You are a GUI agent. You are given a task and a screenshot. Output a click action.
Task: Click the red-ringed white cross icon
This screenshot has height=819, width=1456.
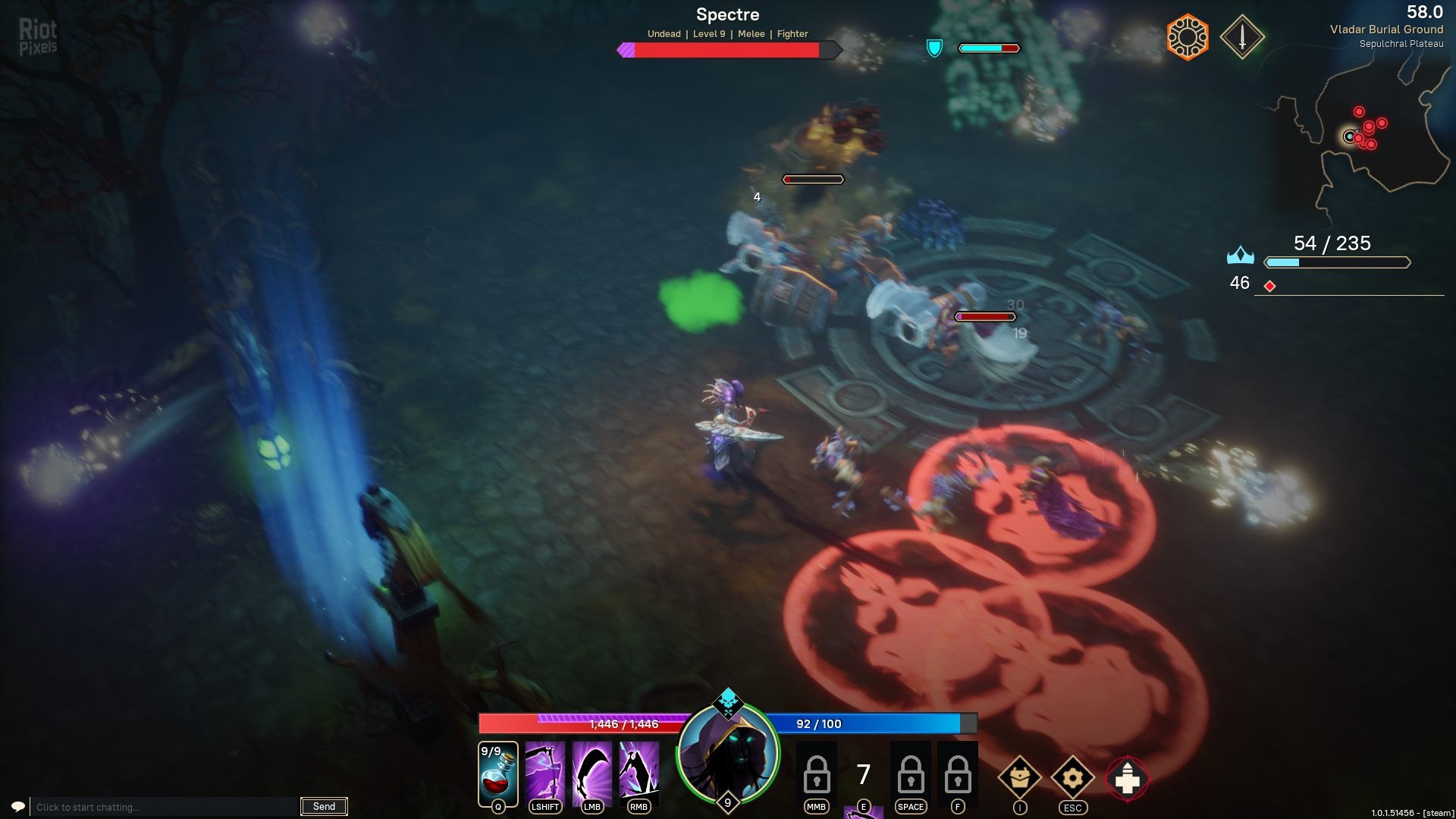[x=1127, y=778]
